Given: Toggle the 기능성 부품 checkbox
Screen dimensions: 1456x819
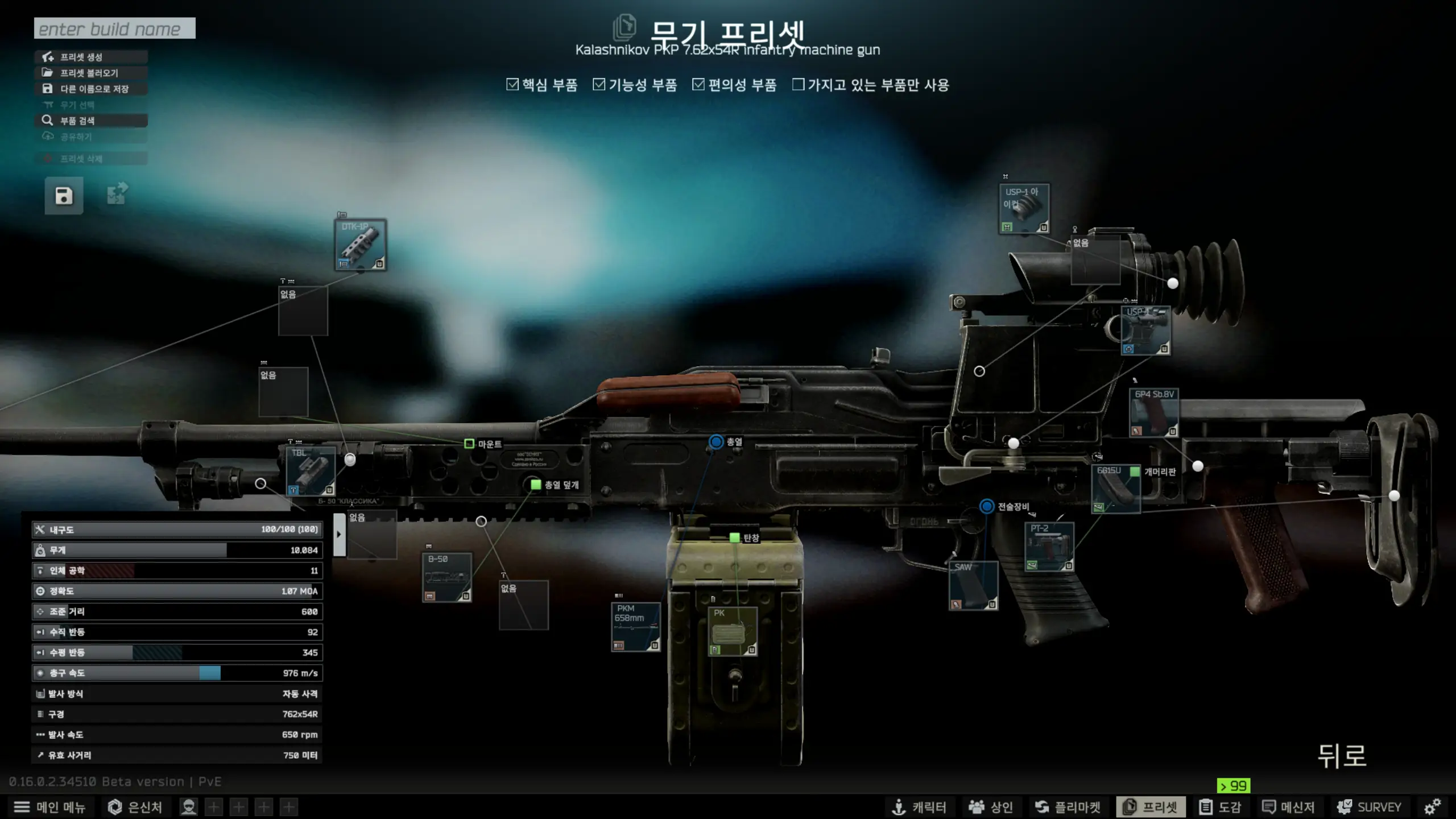Looking at the screenshot, I should (x=599, y=85).
